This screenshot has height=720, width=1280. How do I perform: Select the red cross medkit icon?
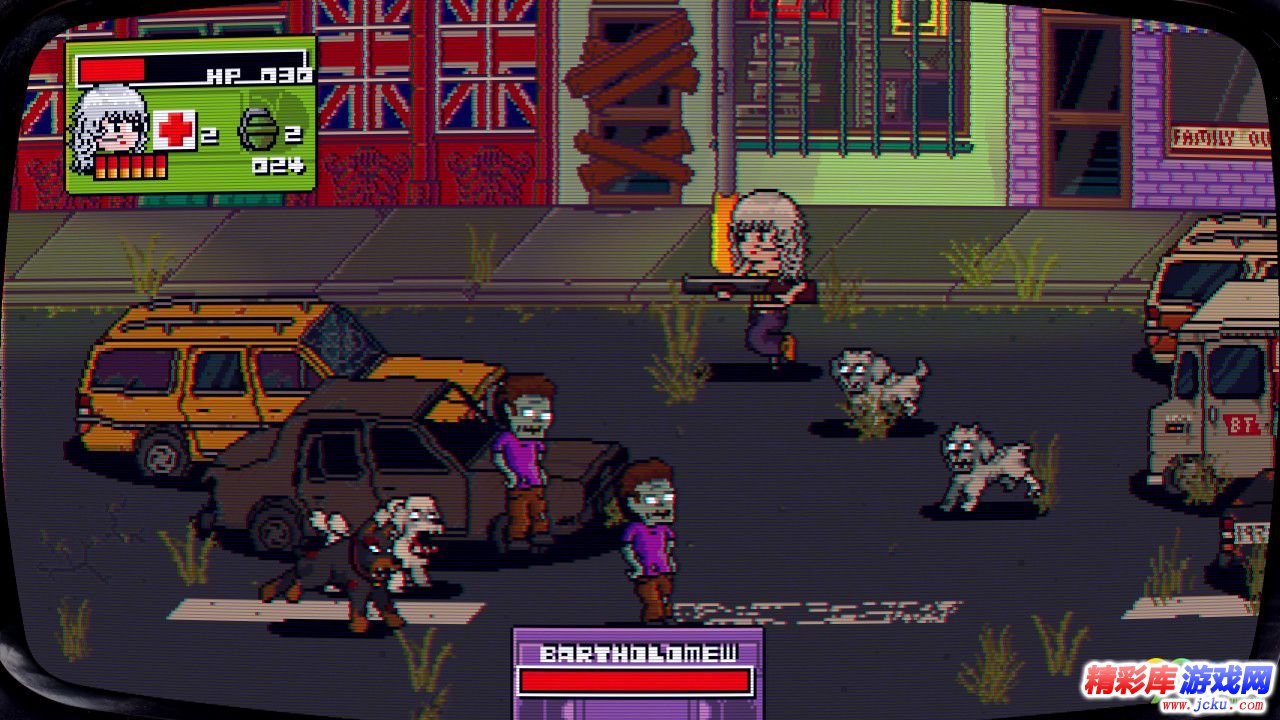point(175,130)
